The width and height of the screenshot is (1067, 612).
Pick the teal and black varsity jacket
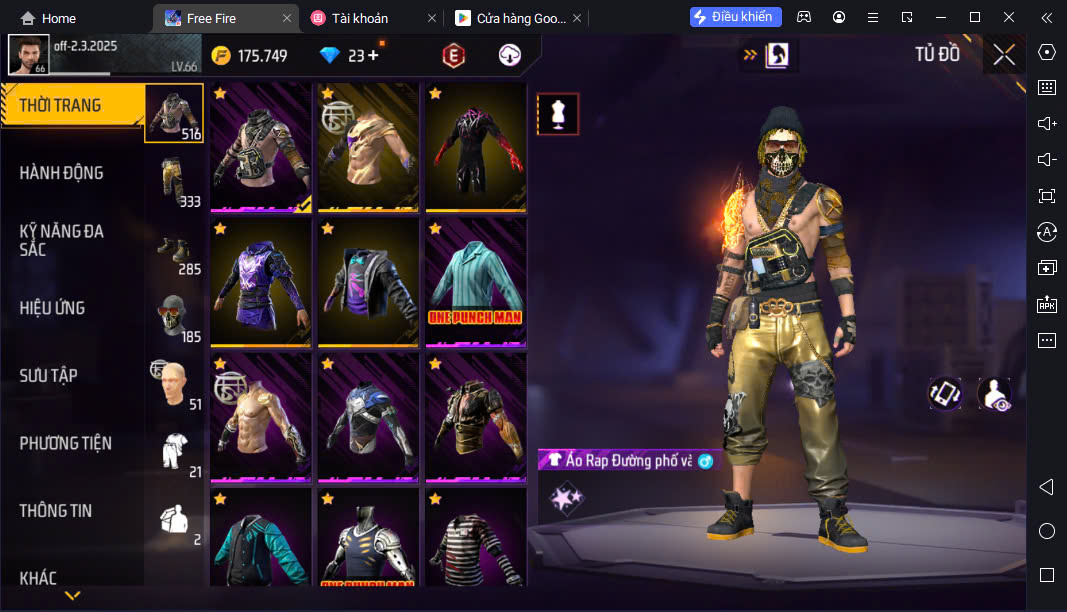coord(261,539)
